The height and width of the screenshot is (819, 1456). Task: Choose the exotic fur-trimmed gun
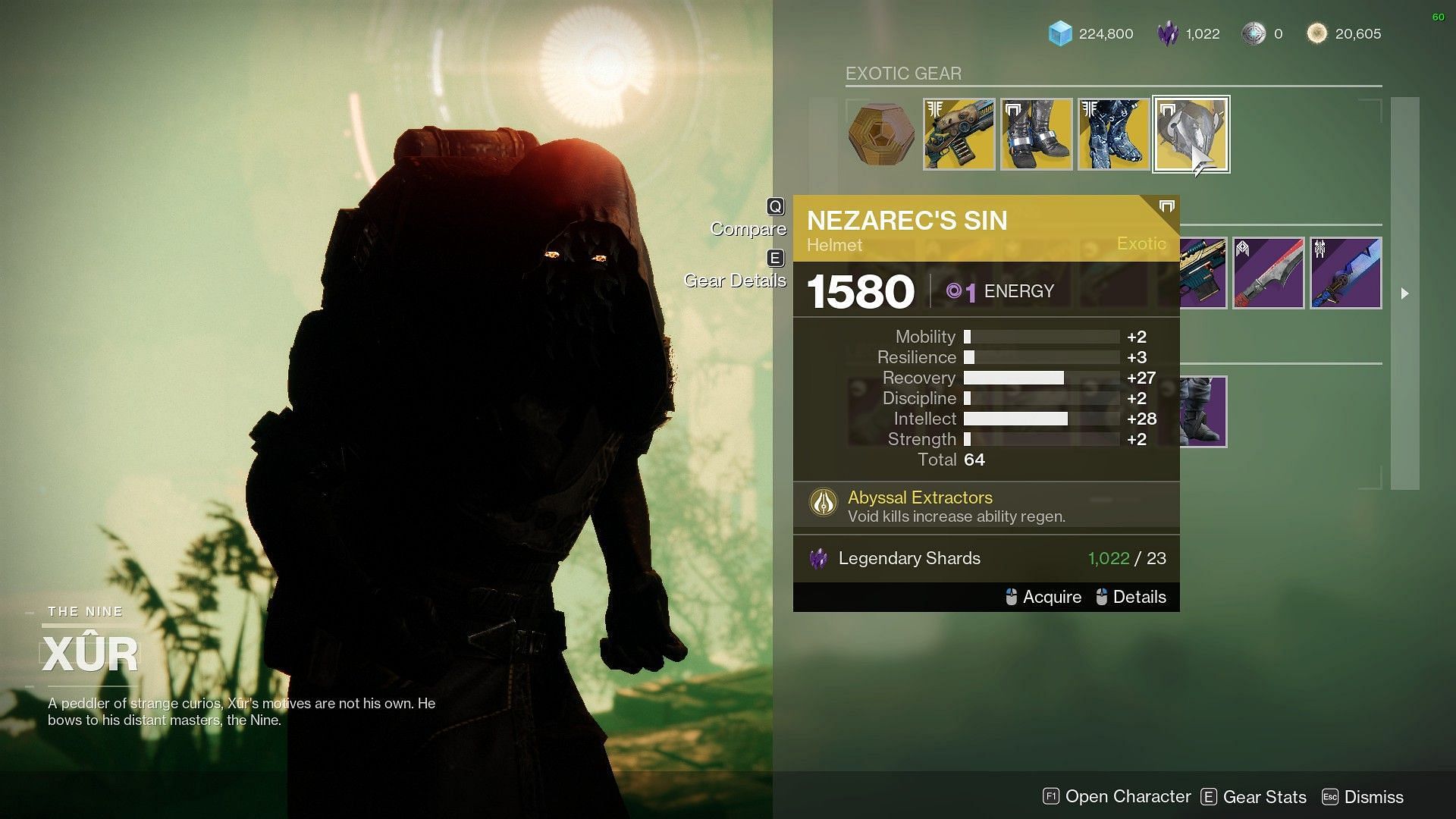pyautogui.click(x=959, y=134)
